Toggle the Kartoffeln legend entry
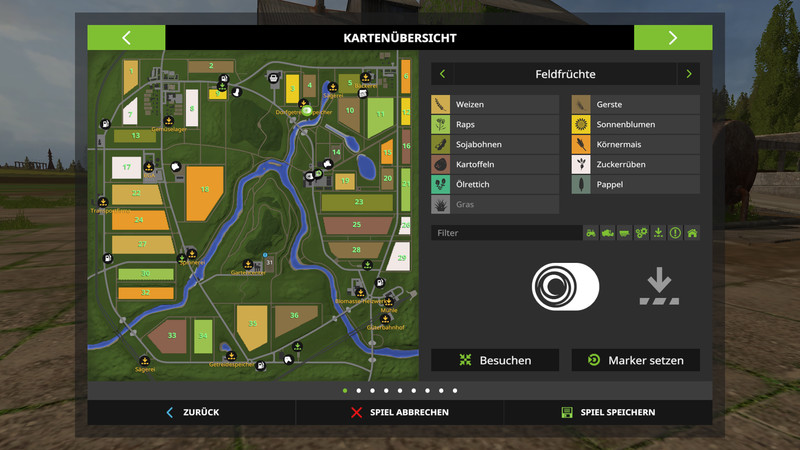This screenshot has height=450, width=800. 494,164
